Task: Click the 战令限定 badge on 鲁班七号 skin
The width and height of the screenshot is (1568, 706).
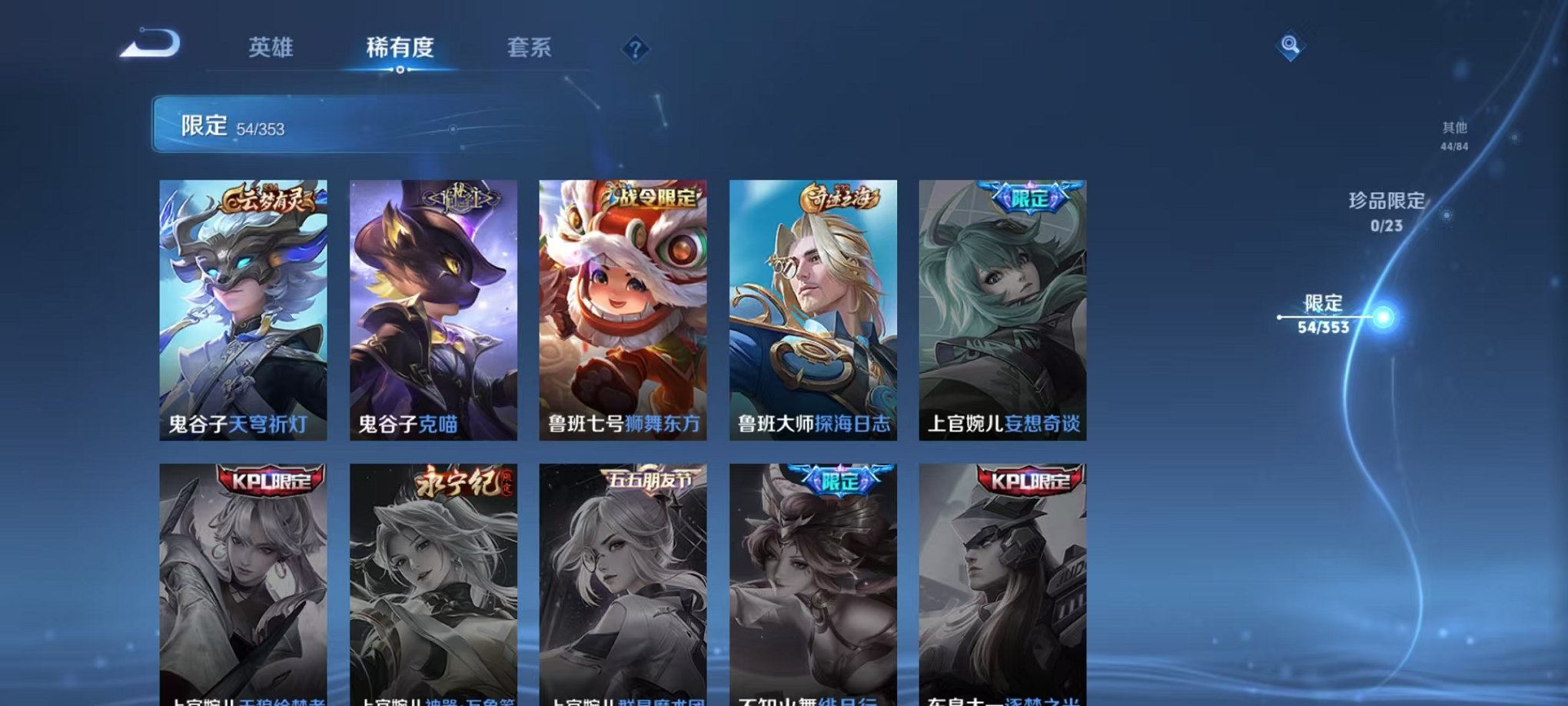Action: tap(653, 198)
